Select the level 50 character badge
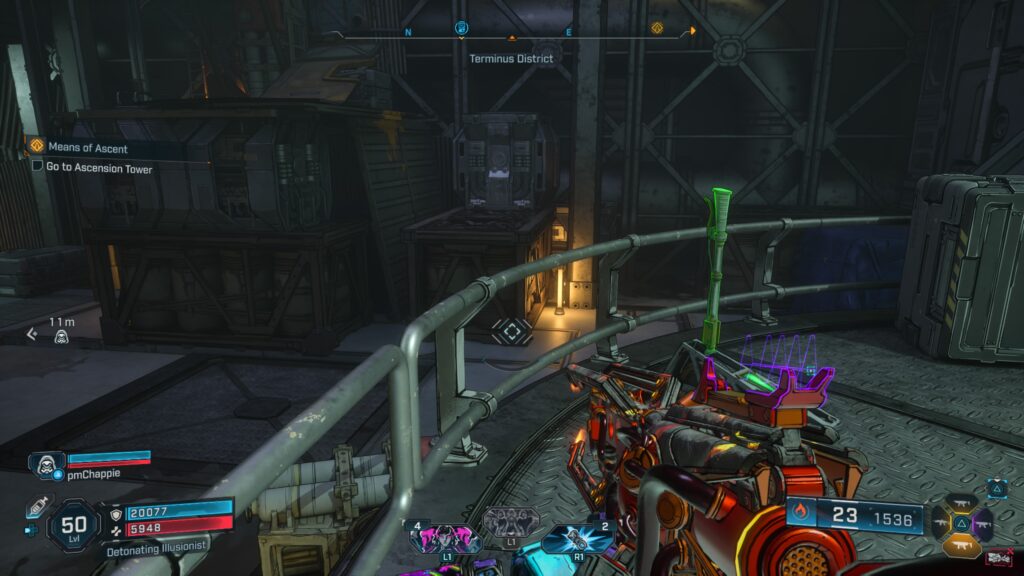This screenshot has width=1024, height=576. 73,525
